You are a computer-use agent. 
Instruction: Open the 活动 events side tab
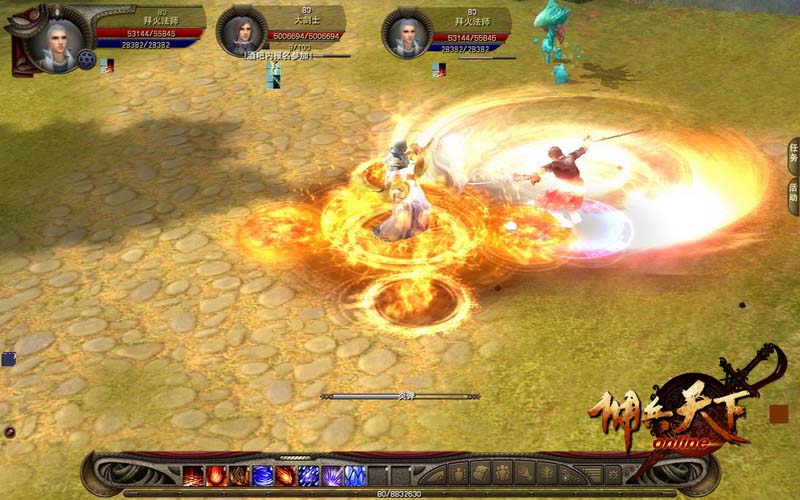(793, 191)
